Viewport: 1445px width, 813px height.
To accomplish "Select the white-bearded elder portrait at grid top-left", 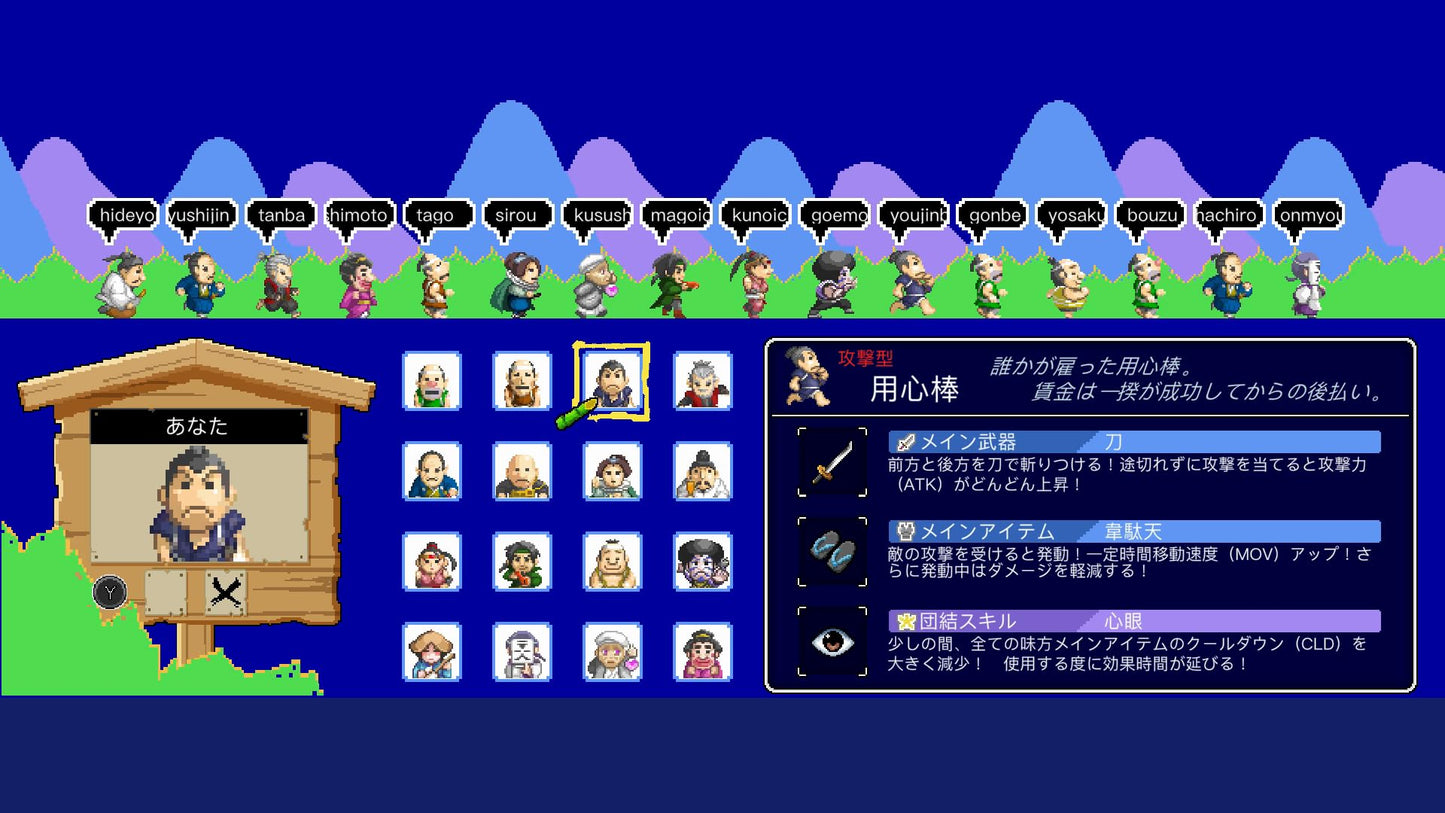I will tap(431, 380).
